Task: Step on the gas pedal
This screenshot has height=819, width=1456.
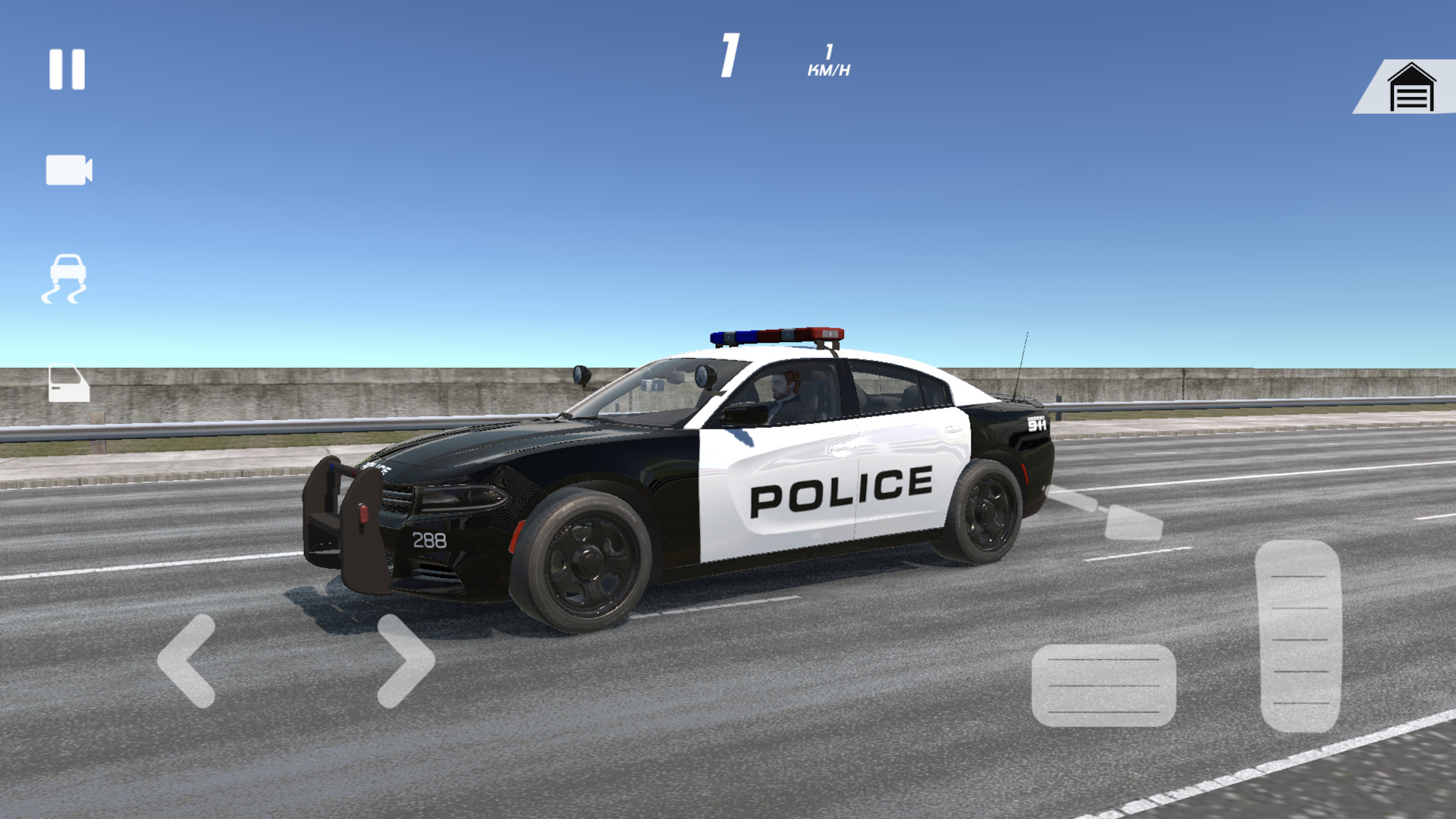Action: click(1298, 635)
